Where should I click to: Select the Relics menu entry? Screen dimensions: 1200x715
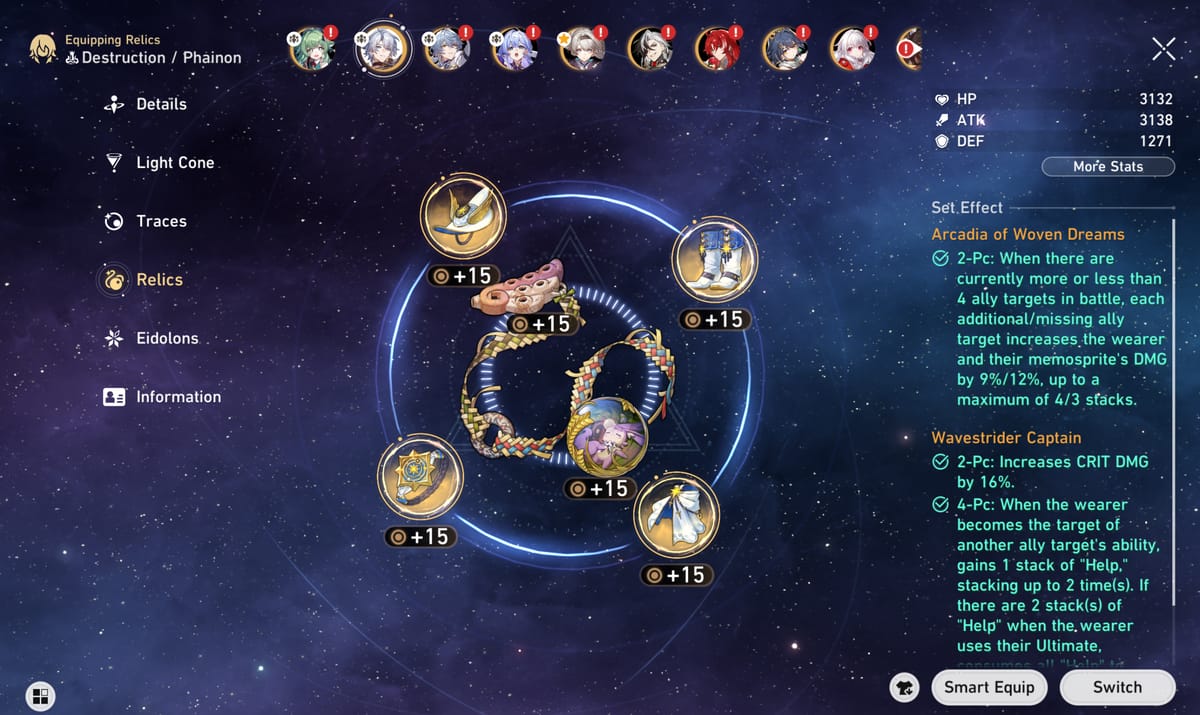158,280
